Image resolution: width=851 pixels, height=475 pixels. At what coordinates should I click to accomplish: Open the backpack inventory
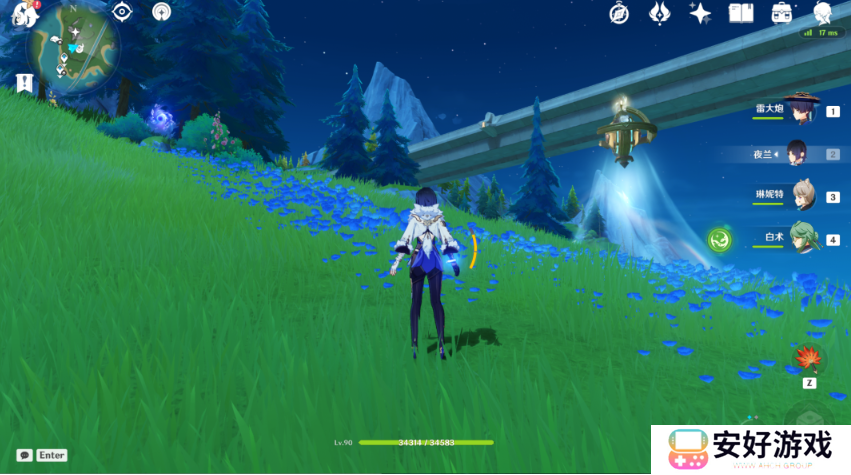coord(782,13)
